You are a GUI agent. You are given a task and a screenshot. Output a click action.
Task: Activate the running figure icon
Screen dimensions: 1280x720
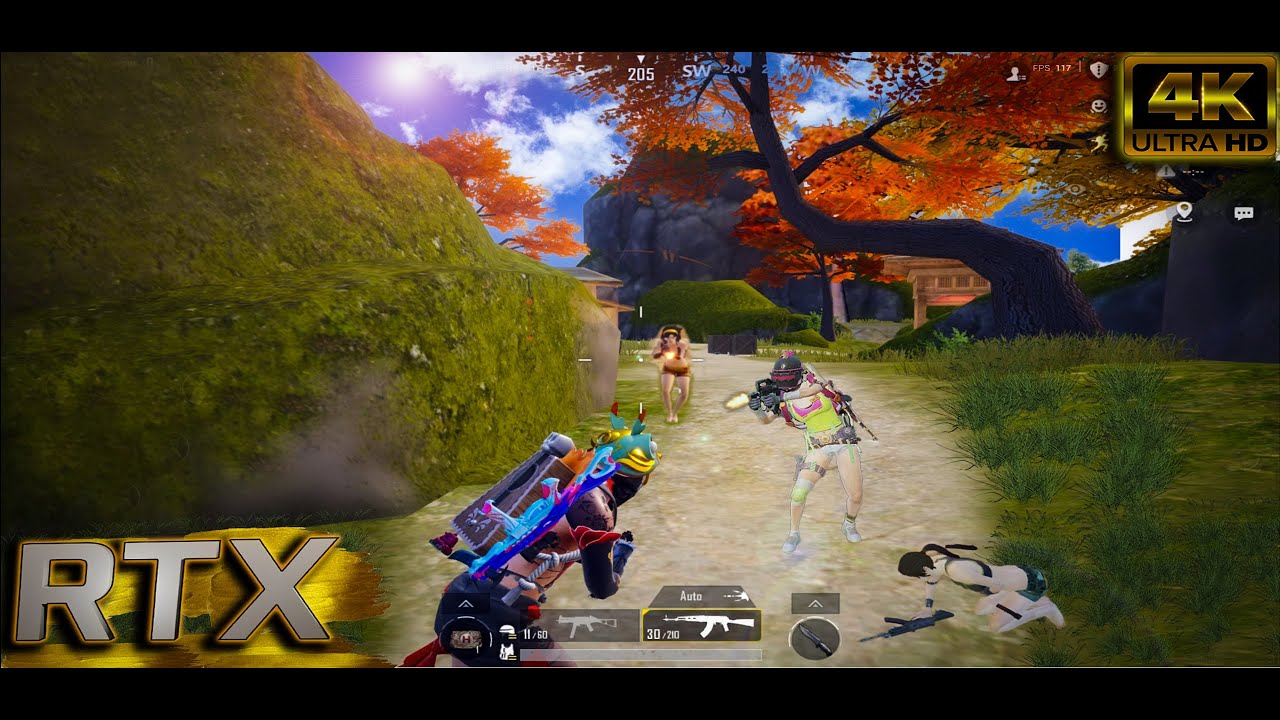(1099, 143)
